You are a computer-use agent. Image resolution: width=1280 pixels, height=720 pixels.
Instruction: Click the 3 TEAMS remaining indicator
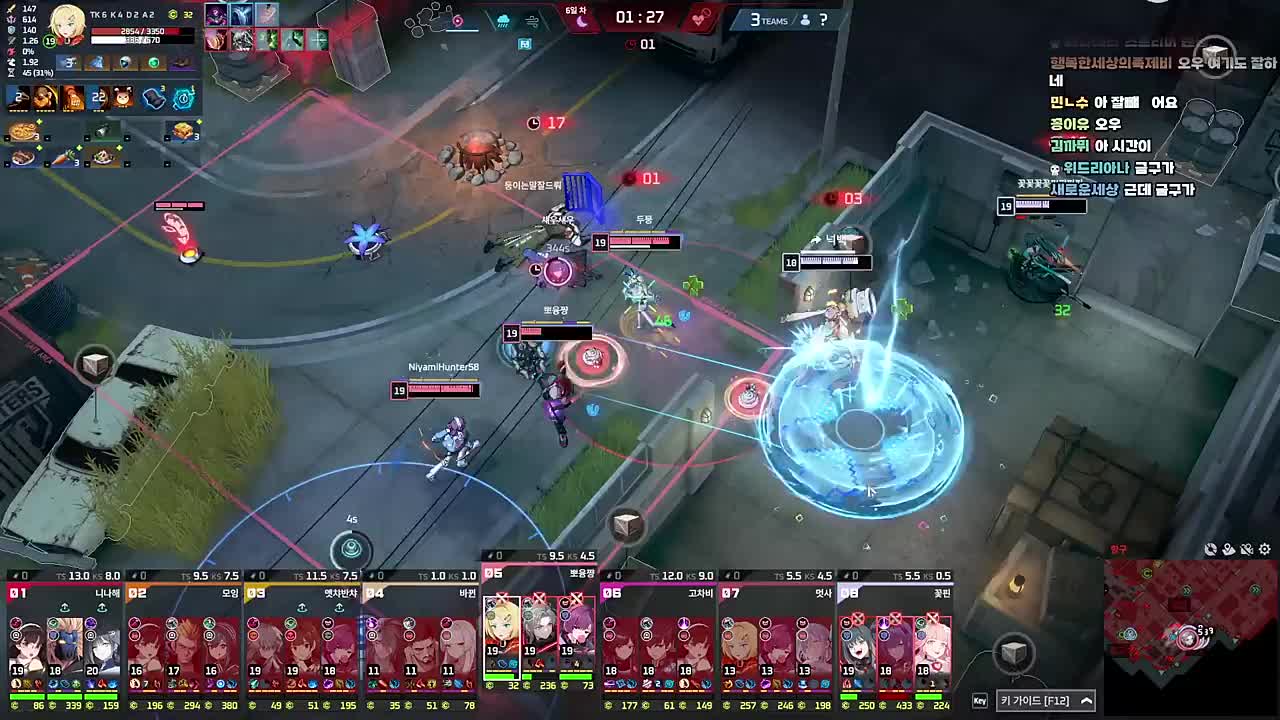coord(769,20)
